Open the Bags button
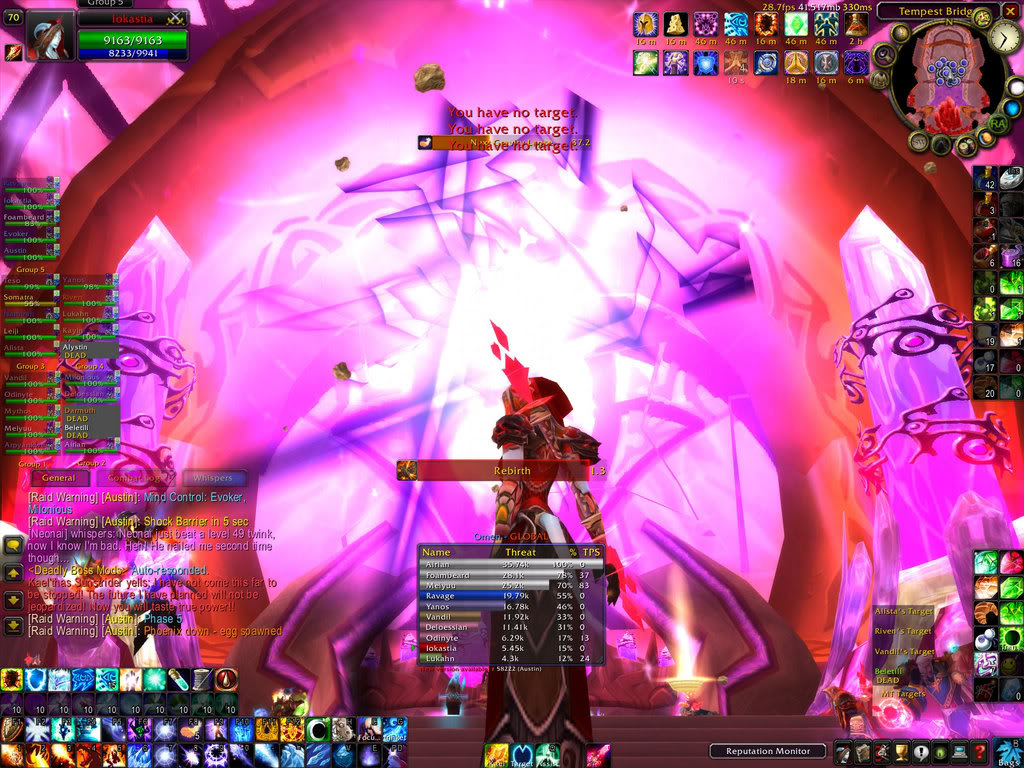The image size is (1024, 768). pos(1007,751)
